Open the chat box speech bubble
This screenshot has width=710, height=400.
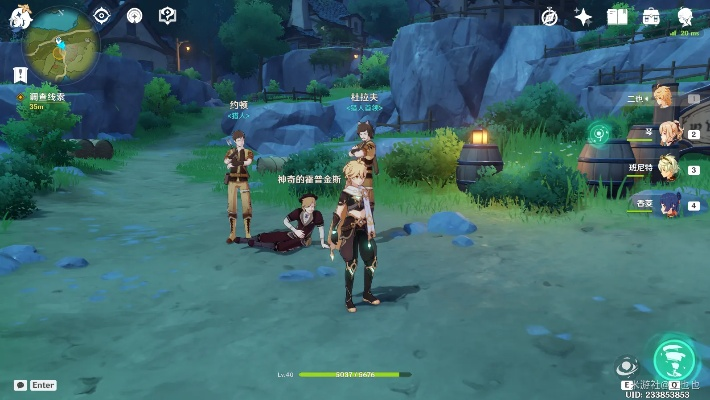20,385
